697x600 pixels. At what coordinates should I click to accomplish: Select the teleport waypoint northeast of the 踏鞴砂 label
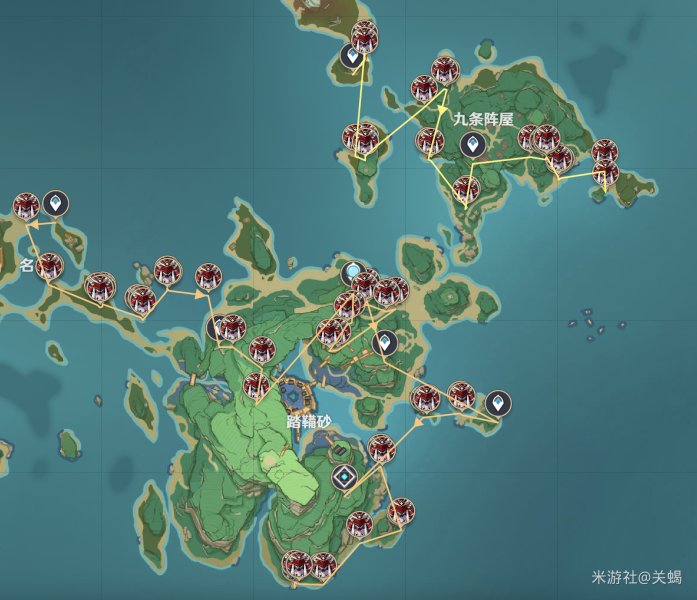(x=384, y=345)
